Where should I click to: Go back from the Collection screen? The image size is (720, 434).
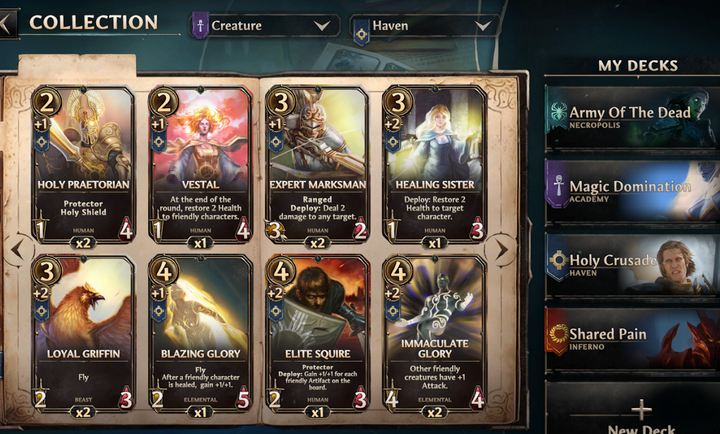click(8, 23)
